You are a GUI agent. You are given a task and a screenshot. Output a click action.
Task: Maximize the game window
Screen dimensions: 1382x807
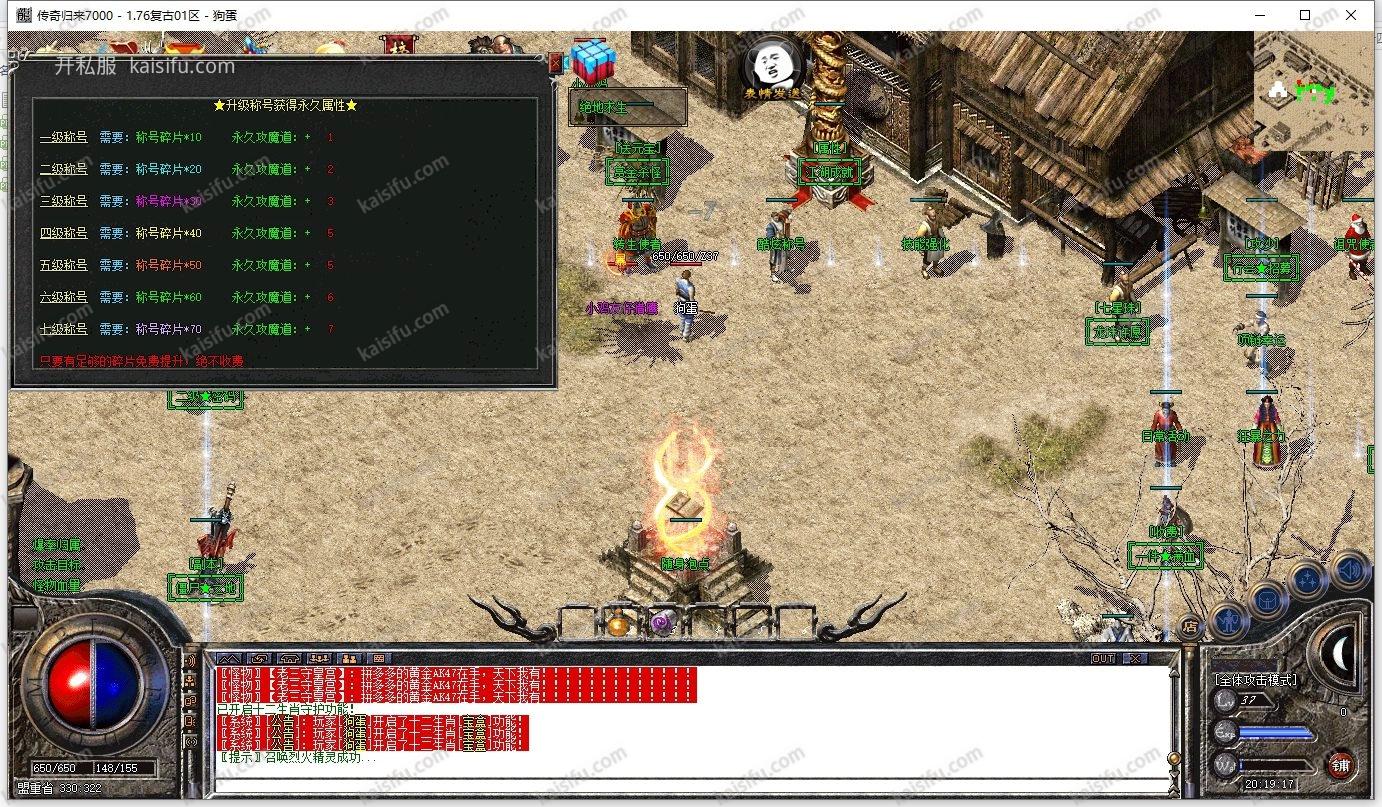[1304, 15]
